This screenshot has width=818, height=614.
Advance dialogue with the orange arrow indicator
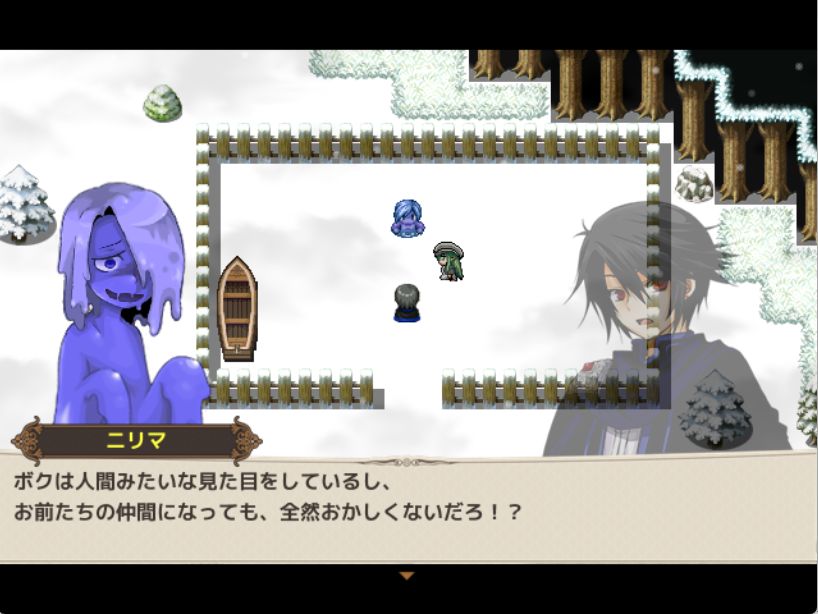coord(406,575)
